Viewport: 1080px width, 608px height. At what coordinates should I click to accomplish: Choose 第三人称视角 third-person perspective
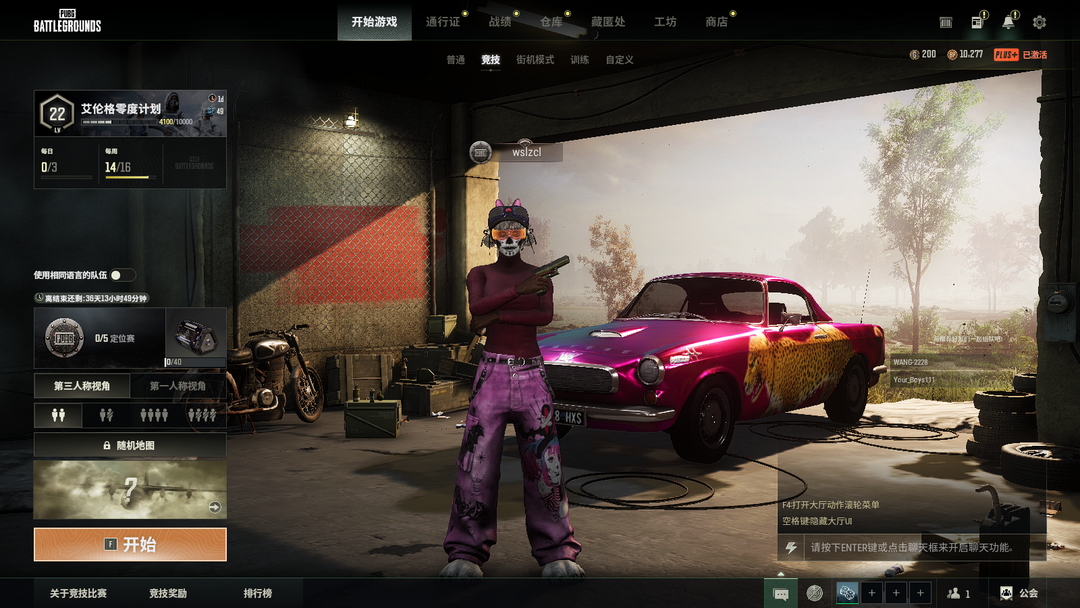(x=82, y=386)
